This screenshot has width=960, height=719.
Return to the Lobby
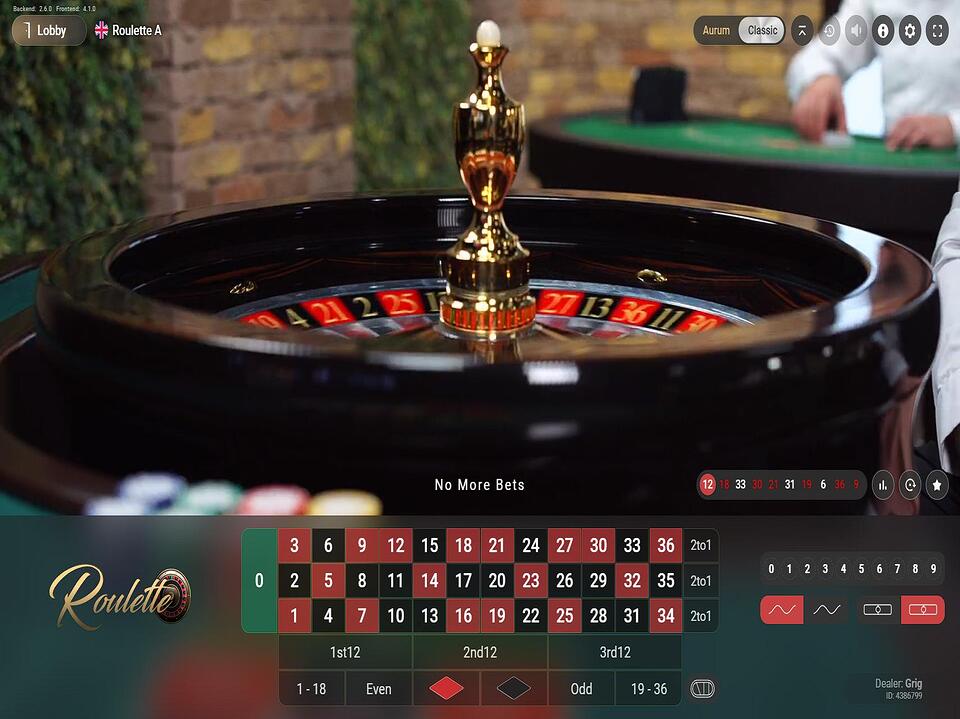click(49, 30)
